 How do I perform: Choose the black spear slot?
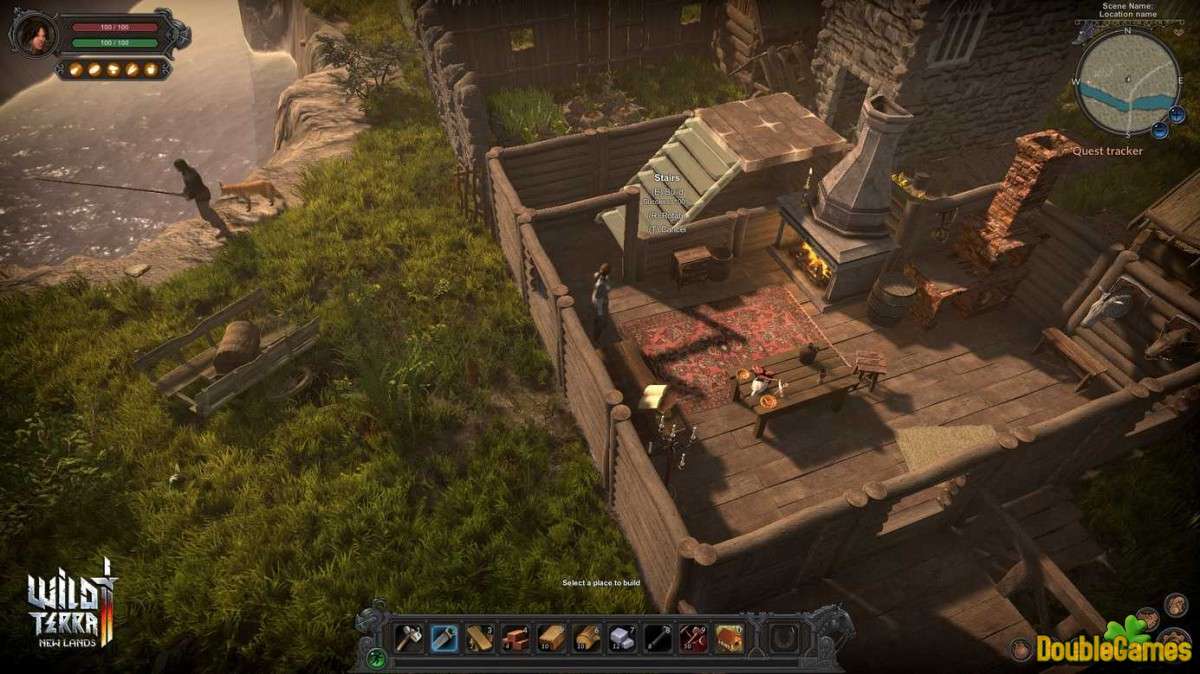657,638
